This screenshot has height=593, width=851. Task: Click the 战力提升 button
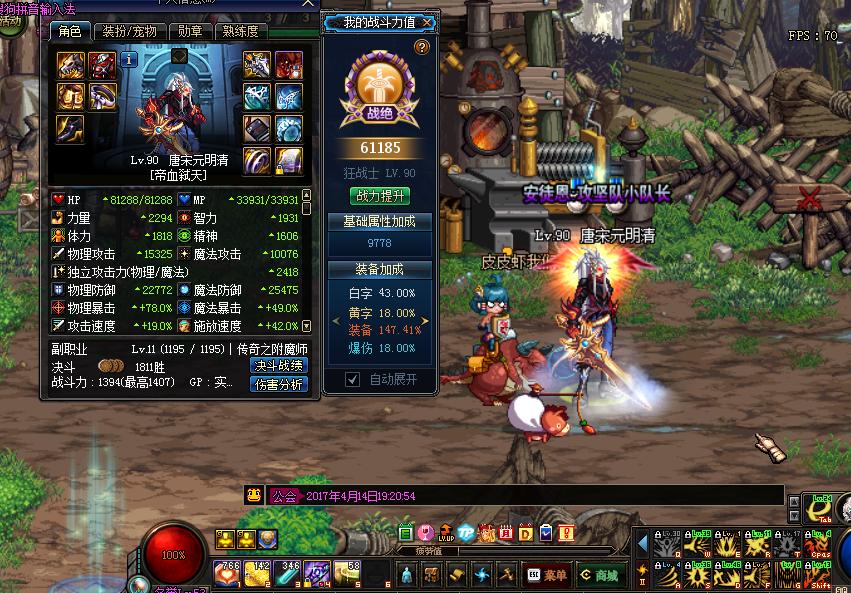tap(380, 196)
